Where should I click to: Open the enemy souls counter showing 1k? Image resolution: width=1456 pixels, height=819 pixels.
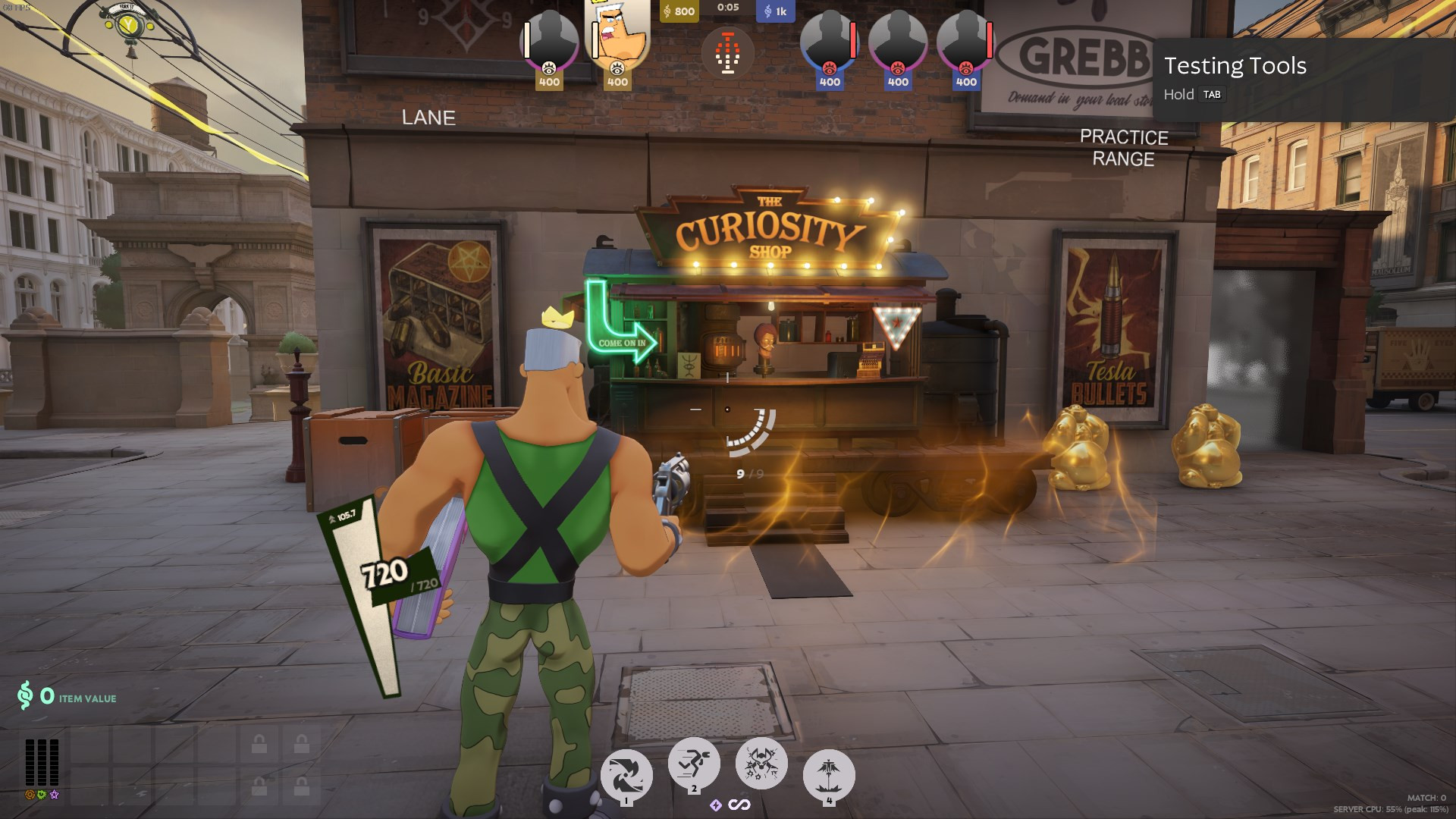point(775,11)
